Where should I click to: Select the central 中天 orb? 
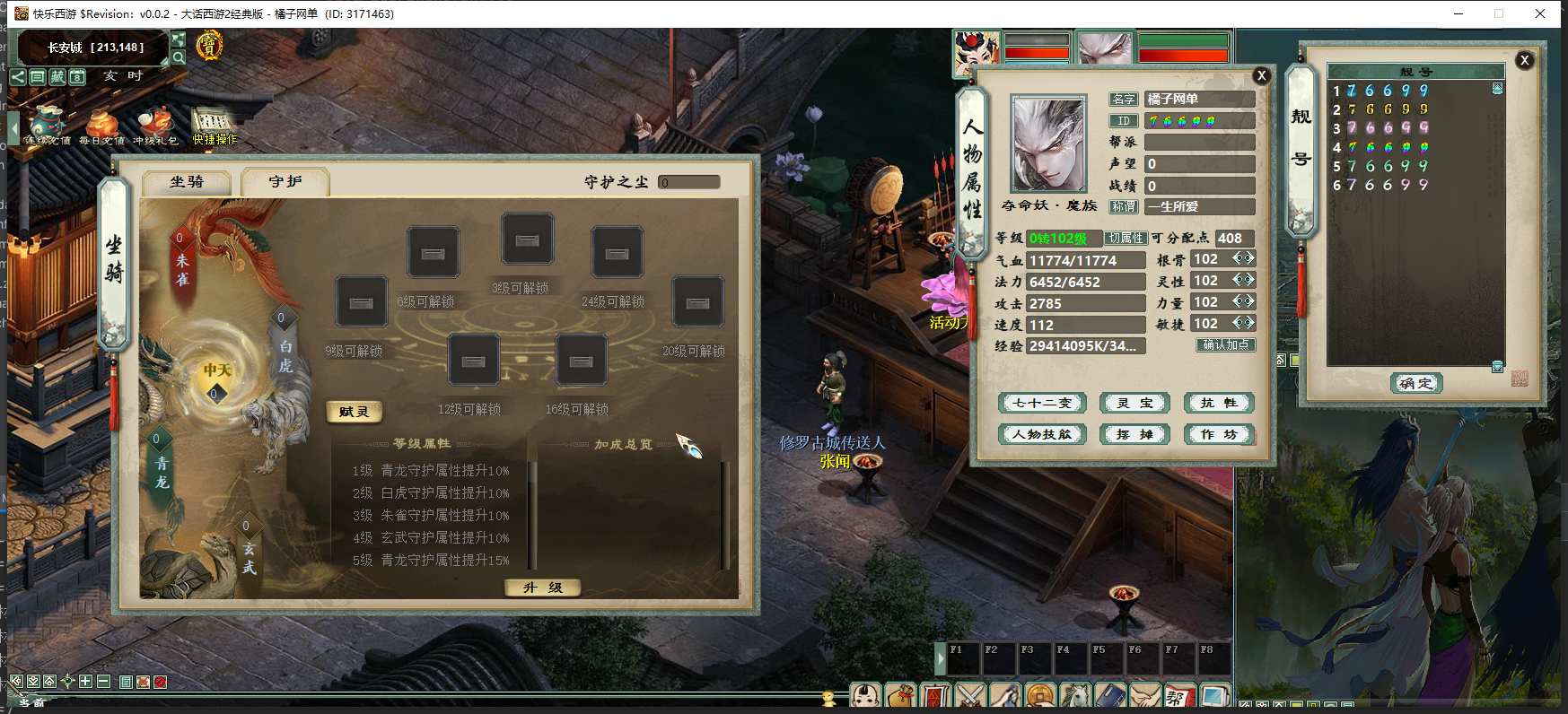click(217, 370)
